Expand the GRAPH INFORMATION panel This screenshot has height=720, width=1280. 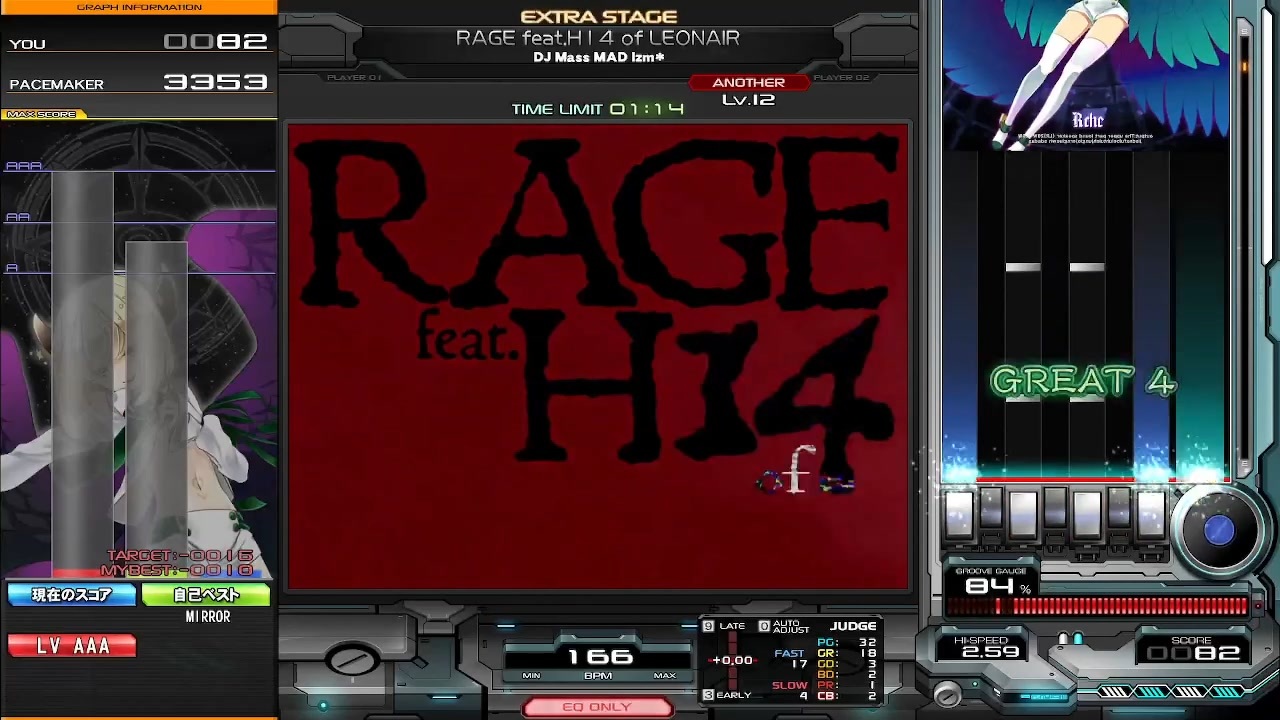click(x=140, y=7)
